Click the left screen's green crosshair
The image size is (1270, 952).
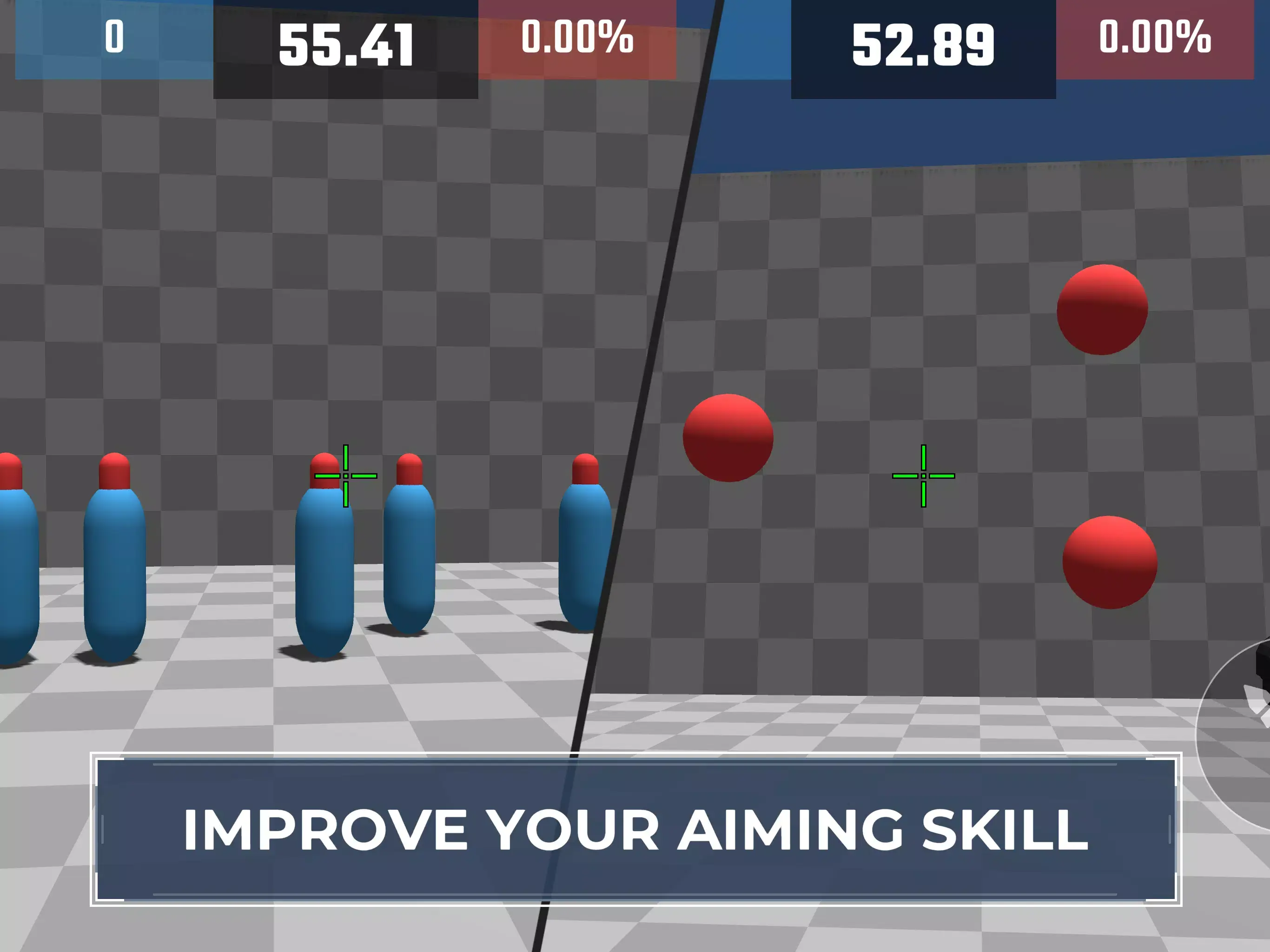point(346,476)
